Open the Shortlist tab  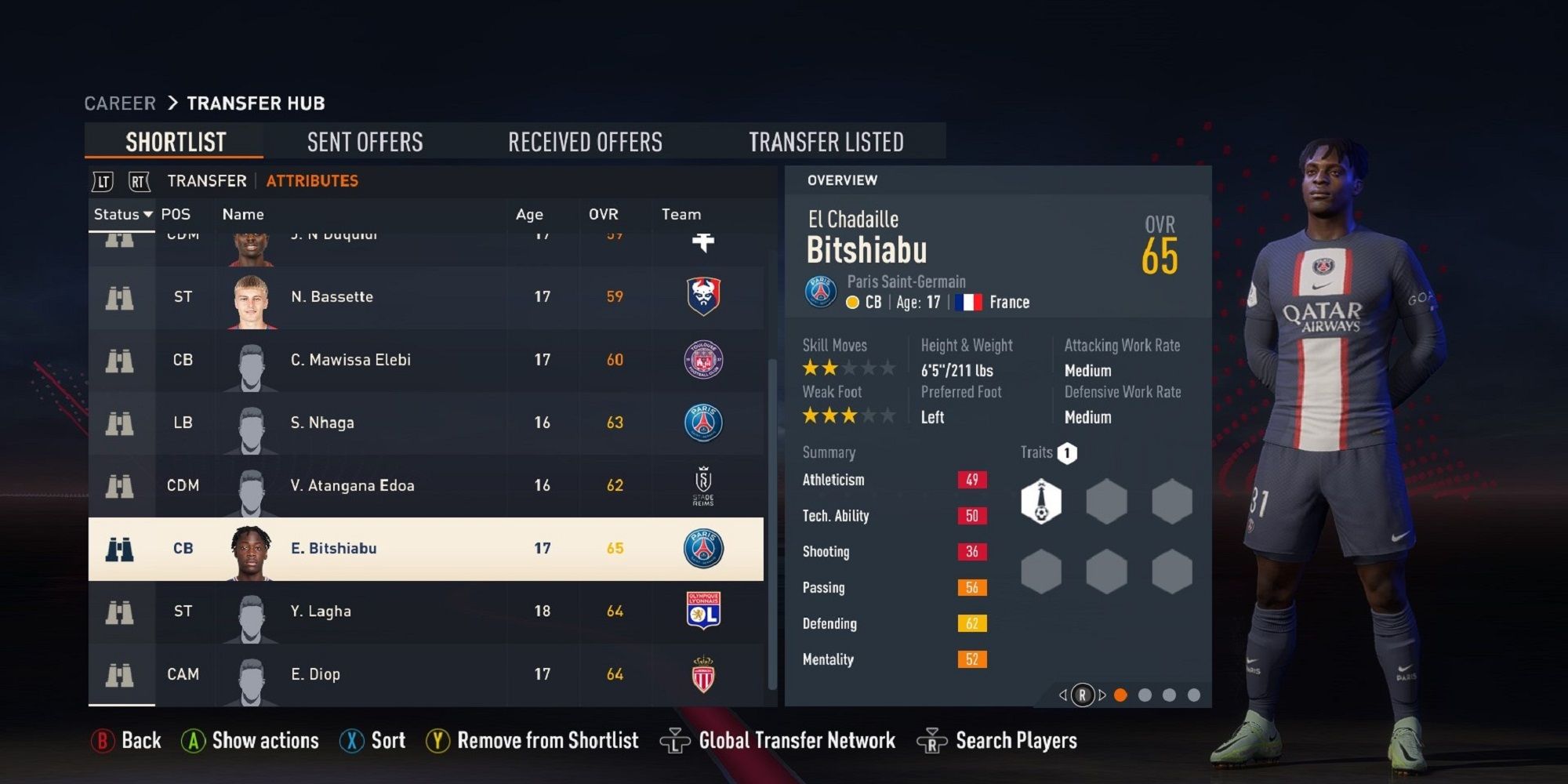click(176, 142)
